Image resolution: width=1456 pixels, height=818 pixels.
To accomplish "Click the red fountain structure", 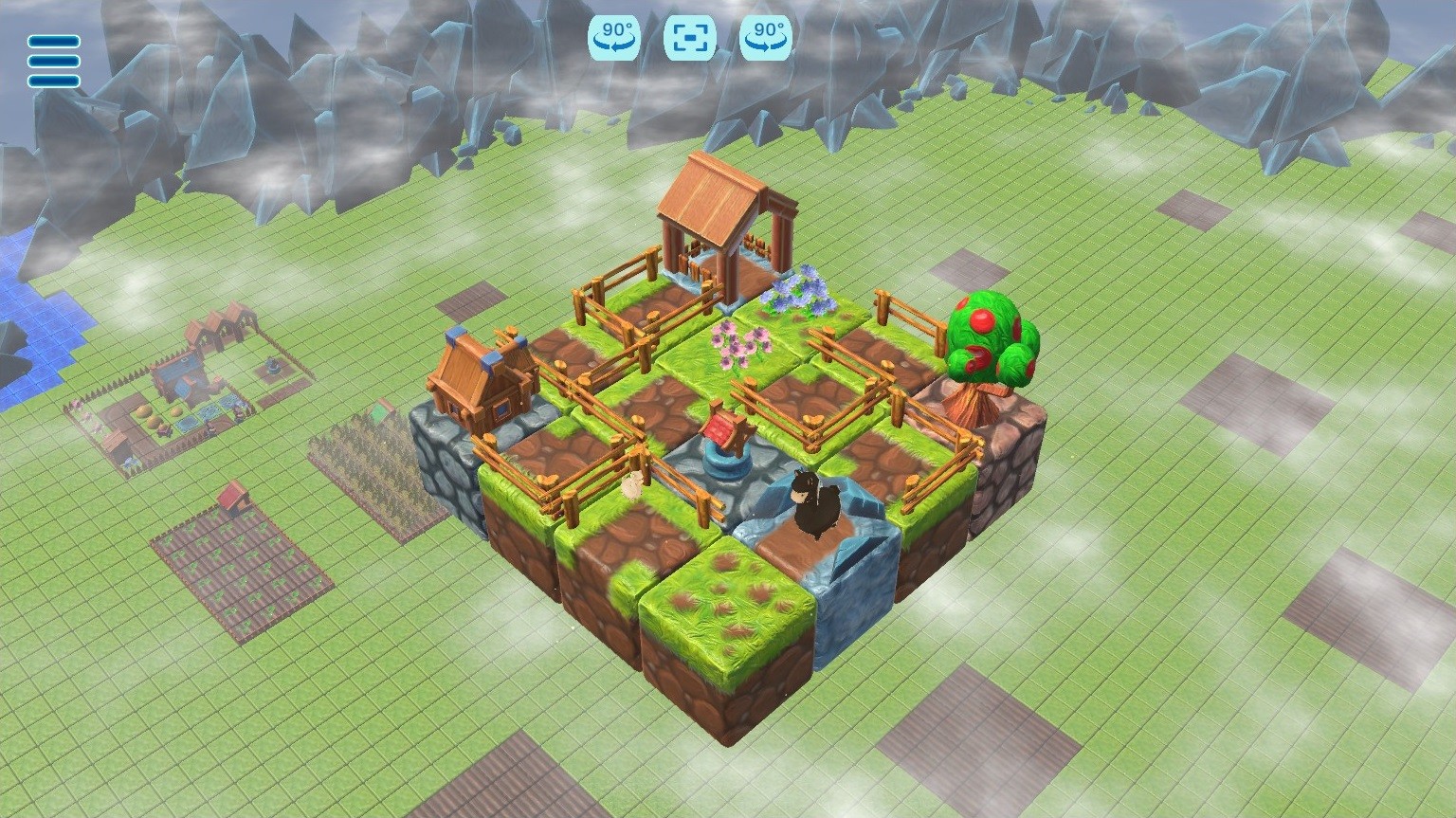I will click(x=724, y=436).
